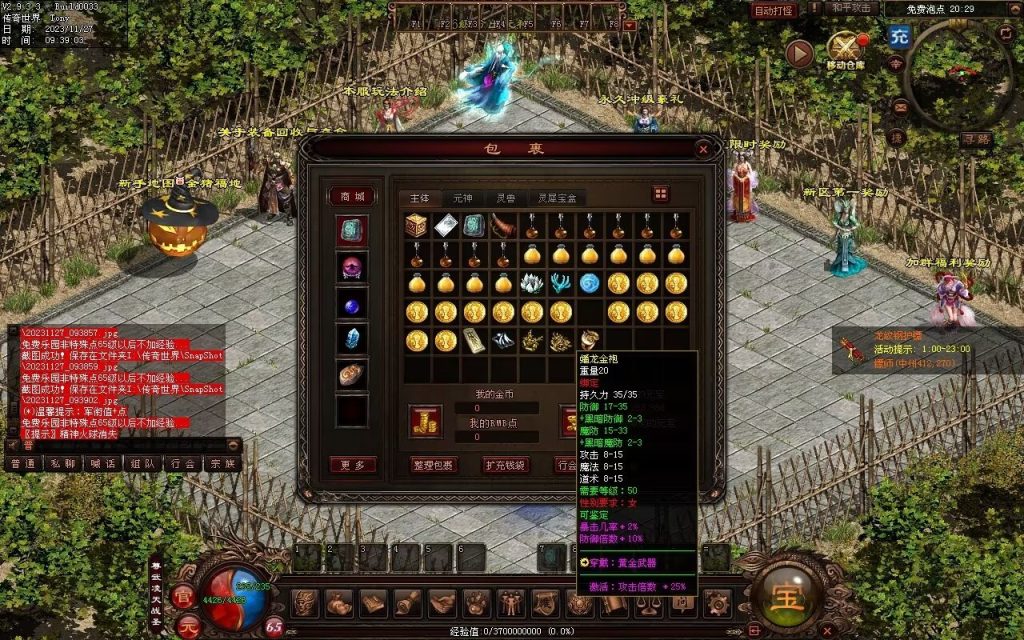Image resolution: width=1024 pixels, height=640 pixels.
Task: Open the 灵犀宝盒 tab
Action: [557, 198]
